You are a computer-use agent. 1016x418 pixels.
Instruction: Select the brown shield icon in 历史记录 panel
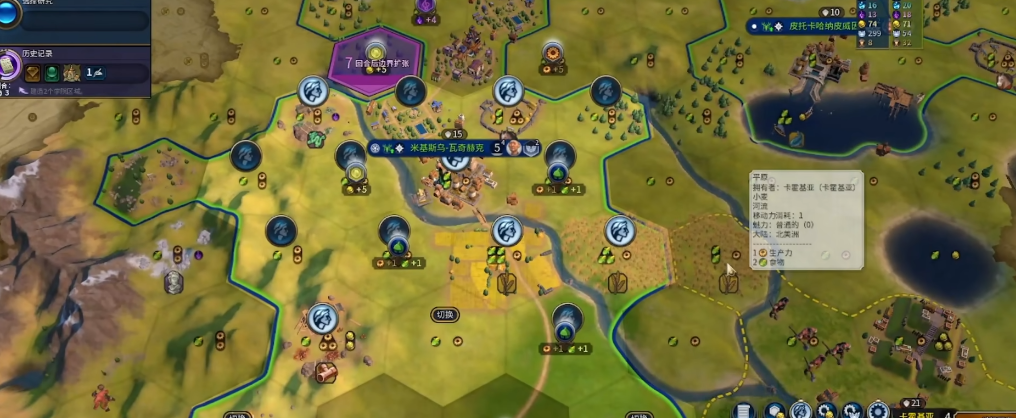point(33,72)
